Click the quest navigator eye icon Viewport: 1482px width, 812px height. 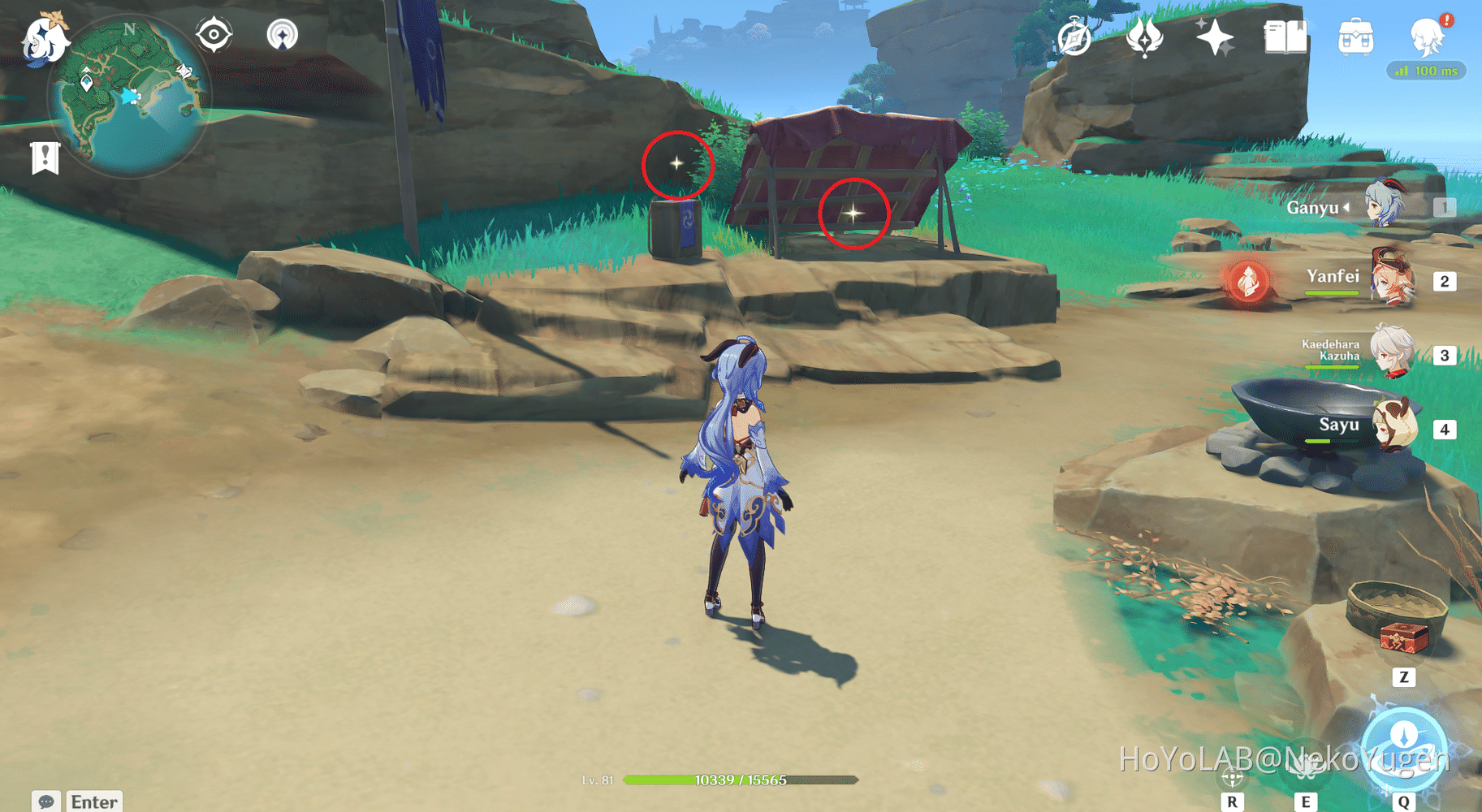coord(213,32)
